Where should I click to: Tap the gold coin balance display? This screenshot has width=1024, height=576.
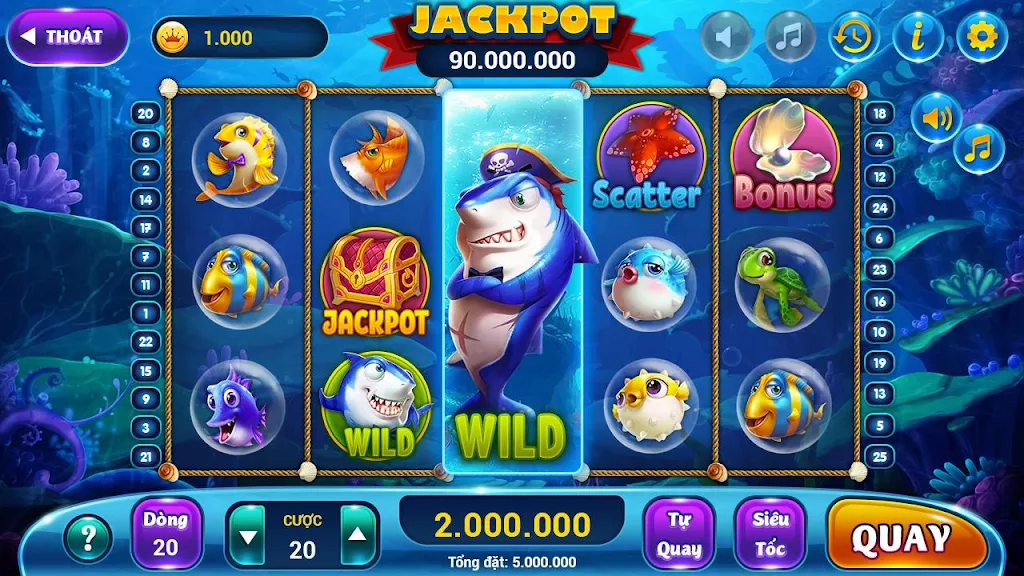click(x=238, y=38)
